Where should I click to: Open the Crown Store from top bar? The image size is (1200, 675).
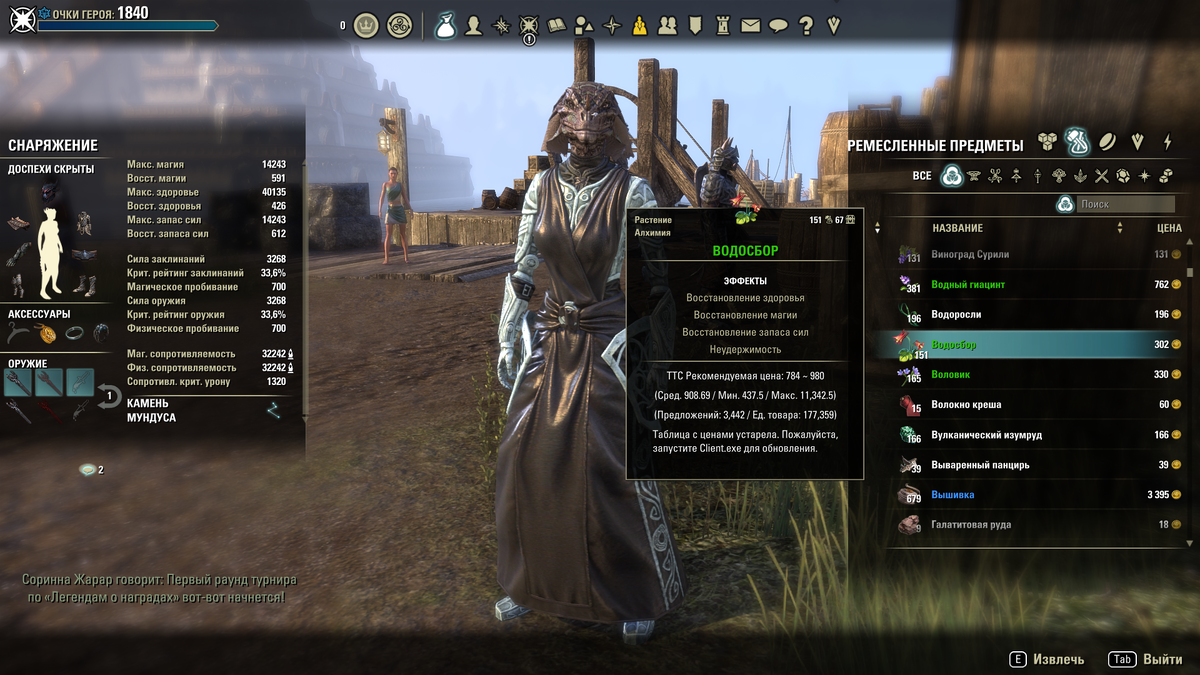pyautogui.click(x=366, y=25)
